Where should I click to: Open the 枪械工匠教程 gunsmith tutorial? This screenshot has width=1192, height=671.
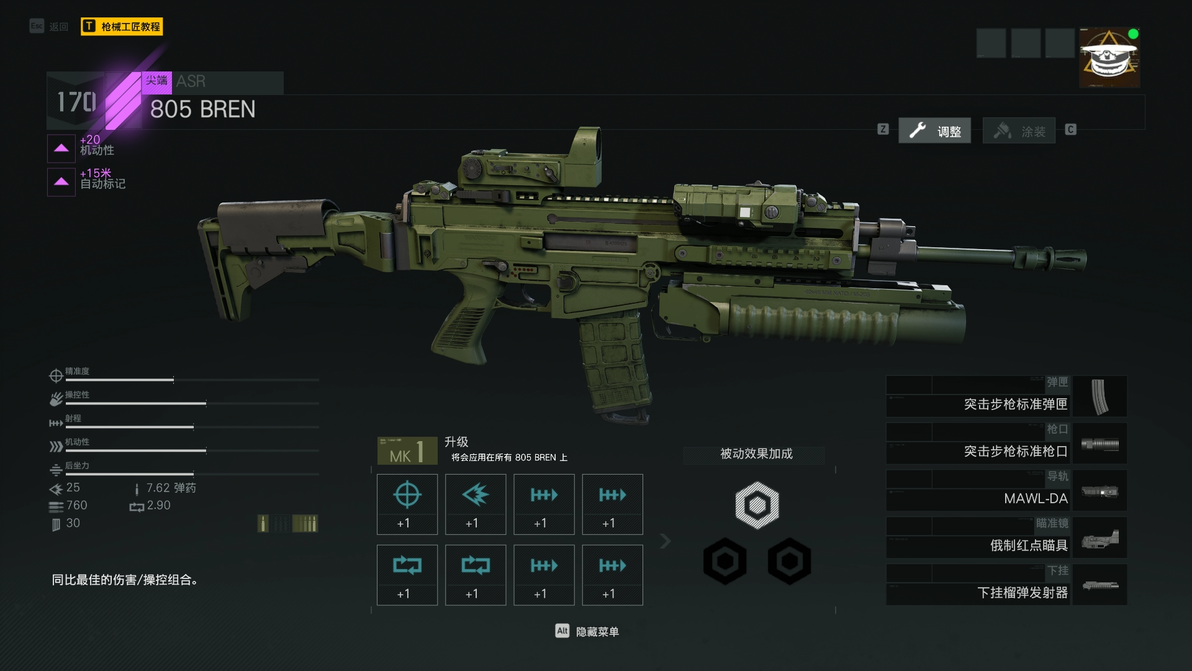(122, 27)
